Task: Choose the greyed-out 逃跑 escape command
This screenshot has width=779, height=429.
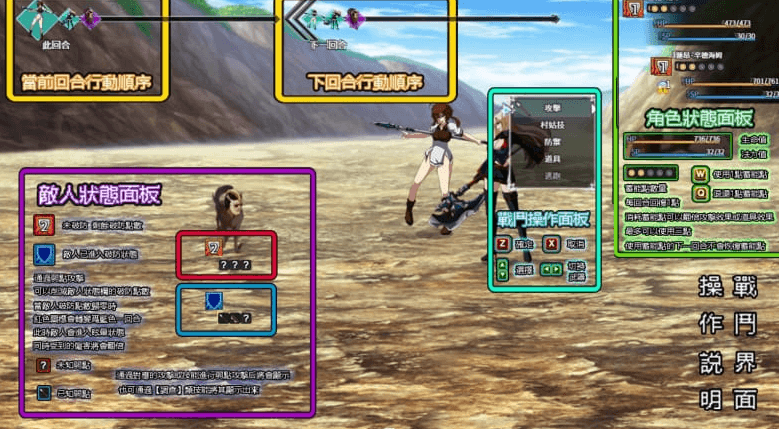Action: point(552,175)
